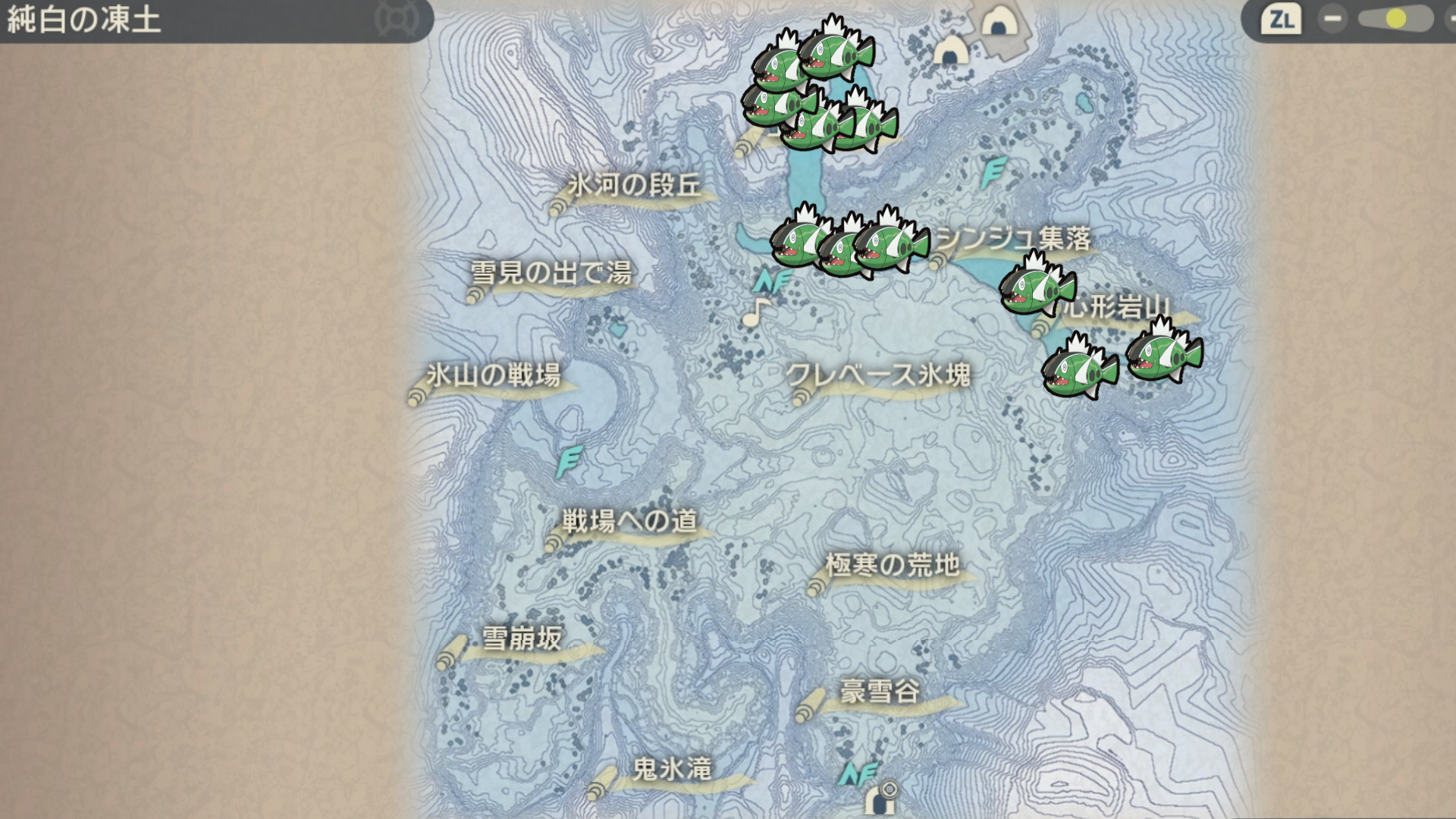Select the 氷河の段丘 location label
Screen dimensions: 1456x819
(x=634, y=185)
